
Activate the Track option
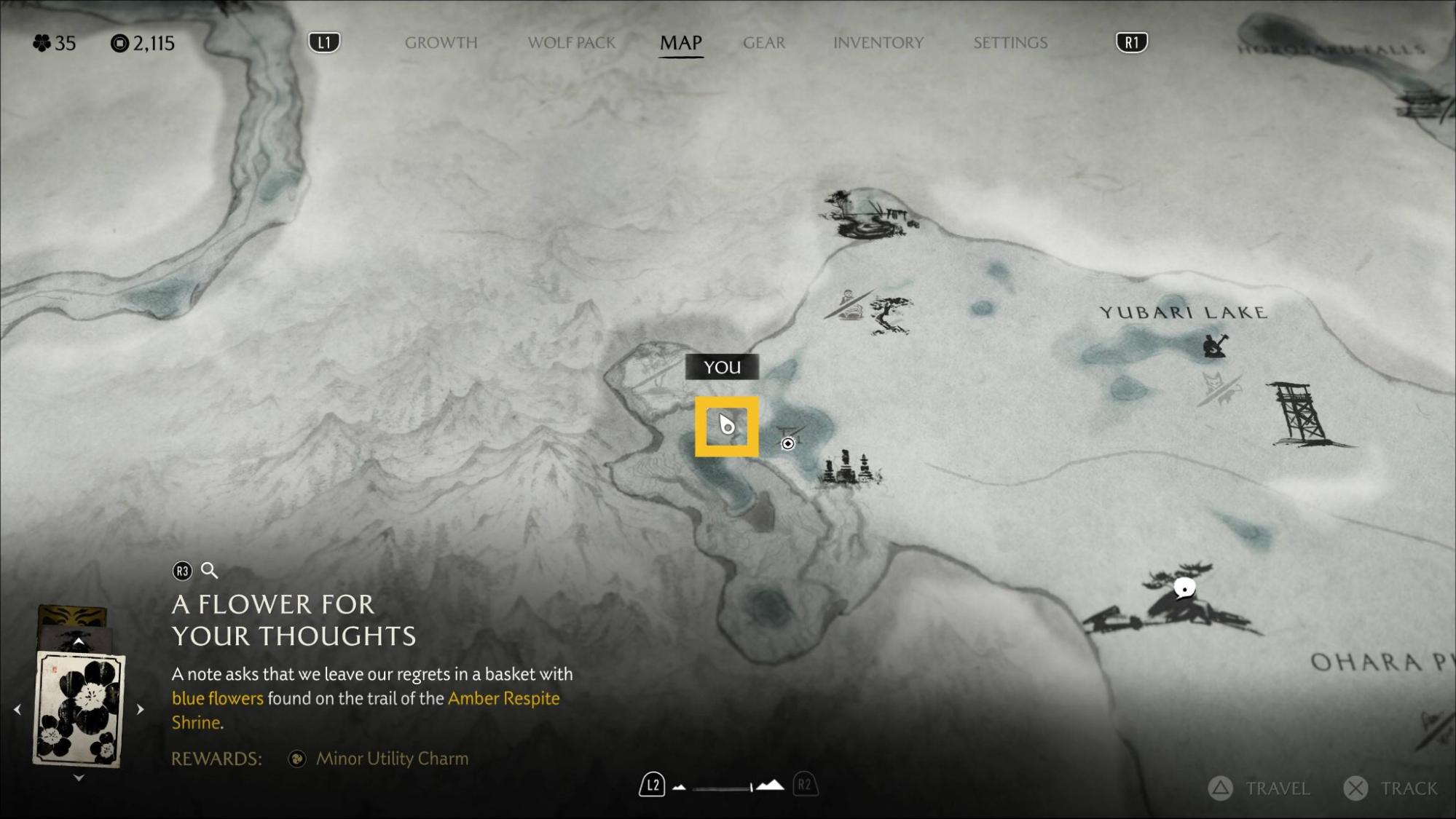tap(1392, 788)
